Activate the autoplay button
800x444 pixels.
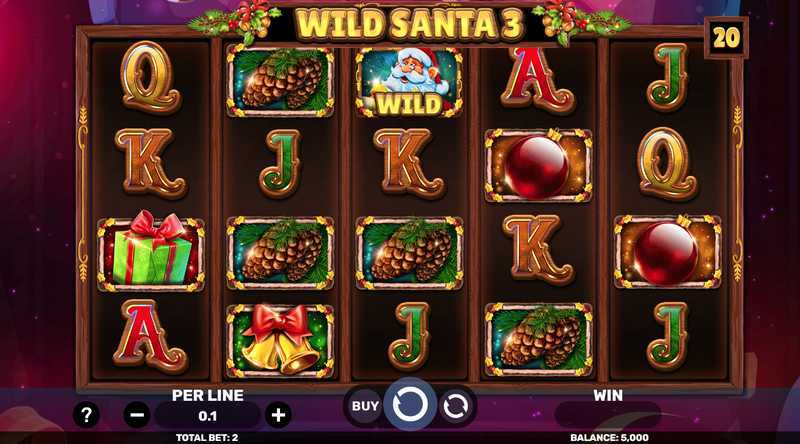(455, 406)
